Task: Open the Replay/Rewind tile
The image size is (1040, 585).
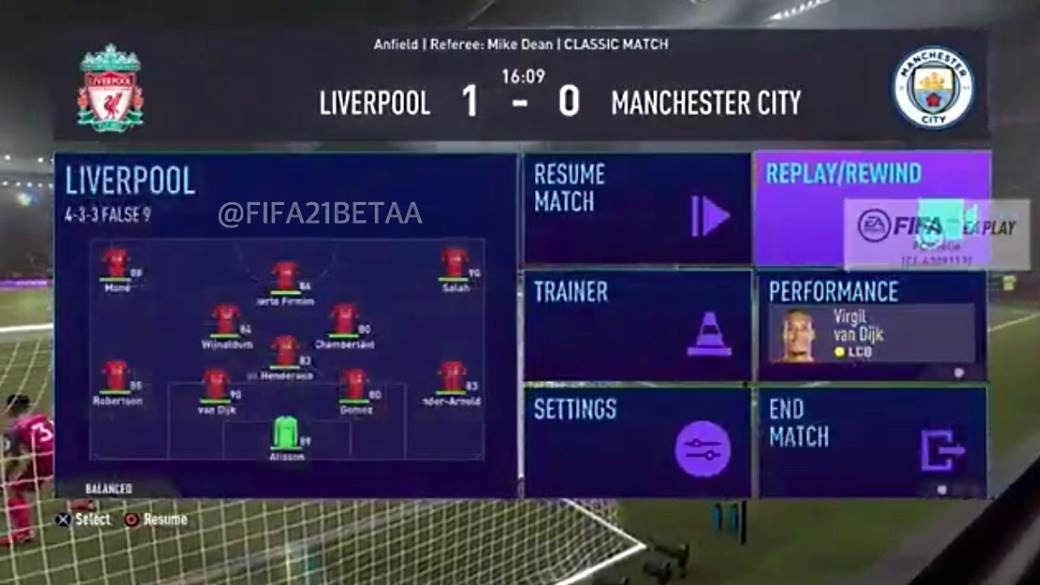Action: tap(872, 208)
